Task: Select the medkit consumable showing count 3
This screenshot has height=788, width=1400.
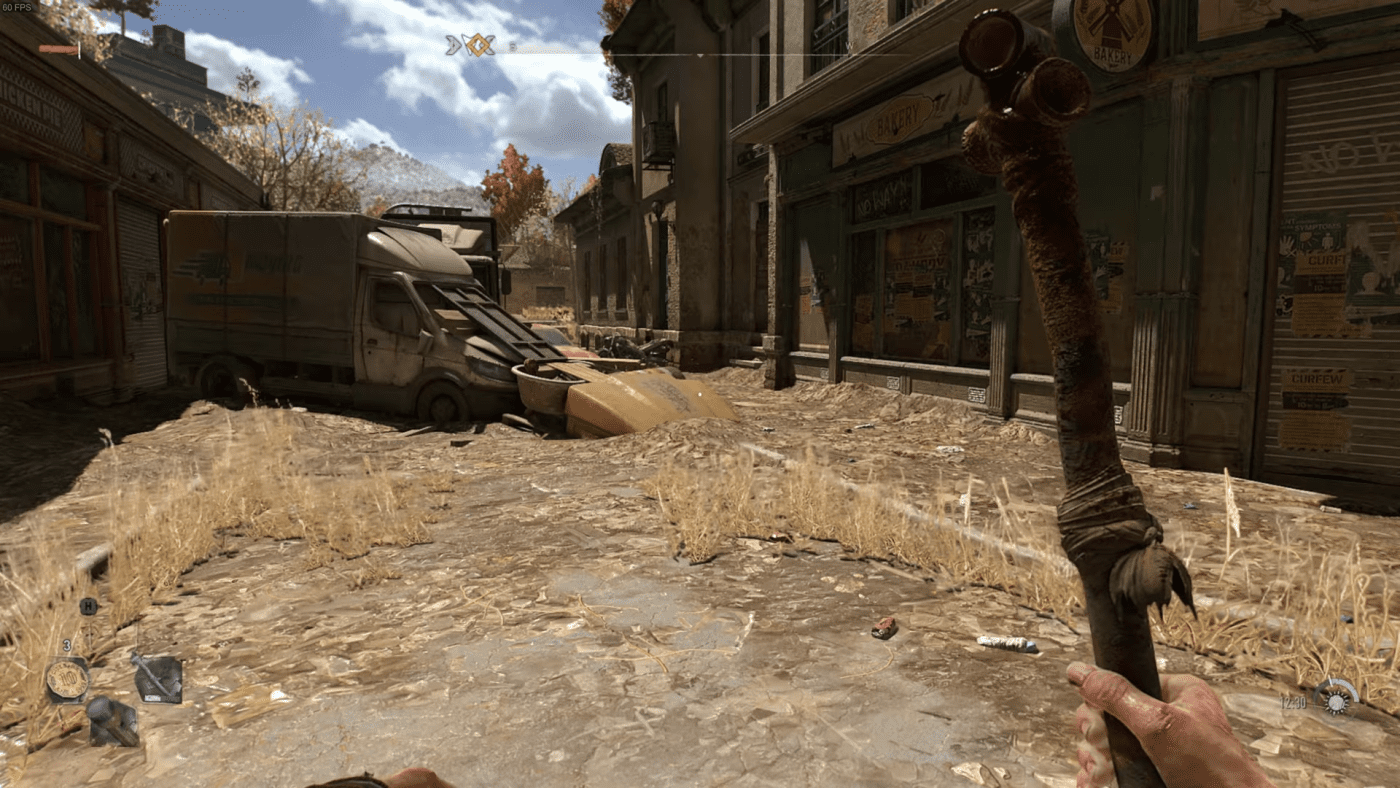Action: point(67,678)
